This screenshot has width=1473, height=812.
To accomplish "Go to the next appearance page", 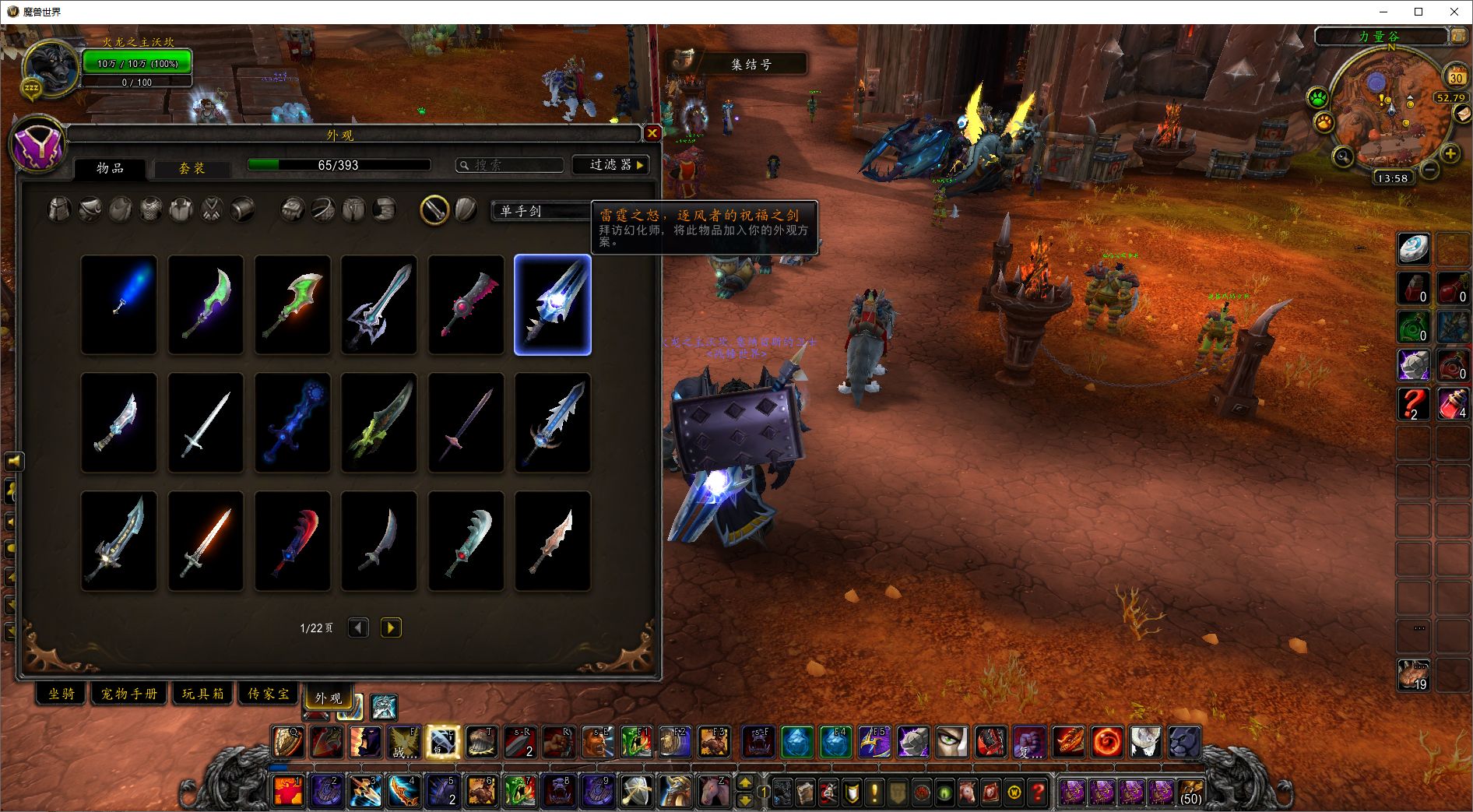I will [x=391, y=627].
